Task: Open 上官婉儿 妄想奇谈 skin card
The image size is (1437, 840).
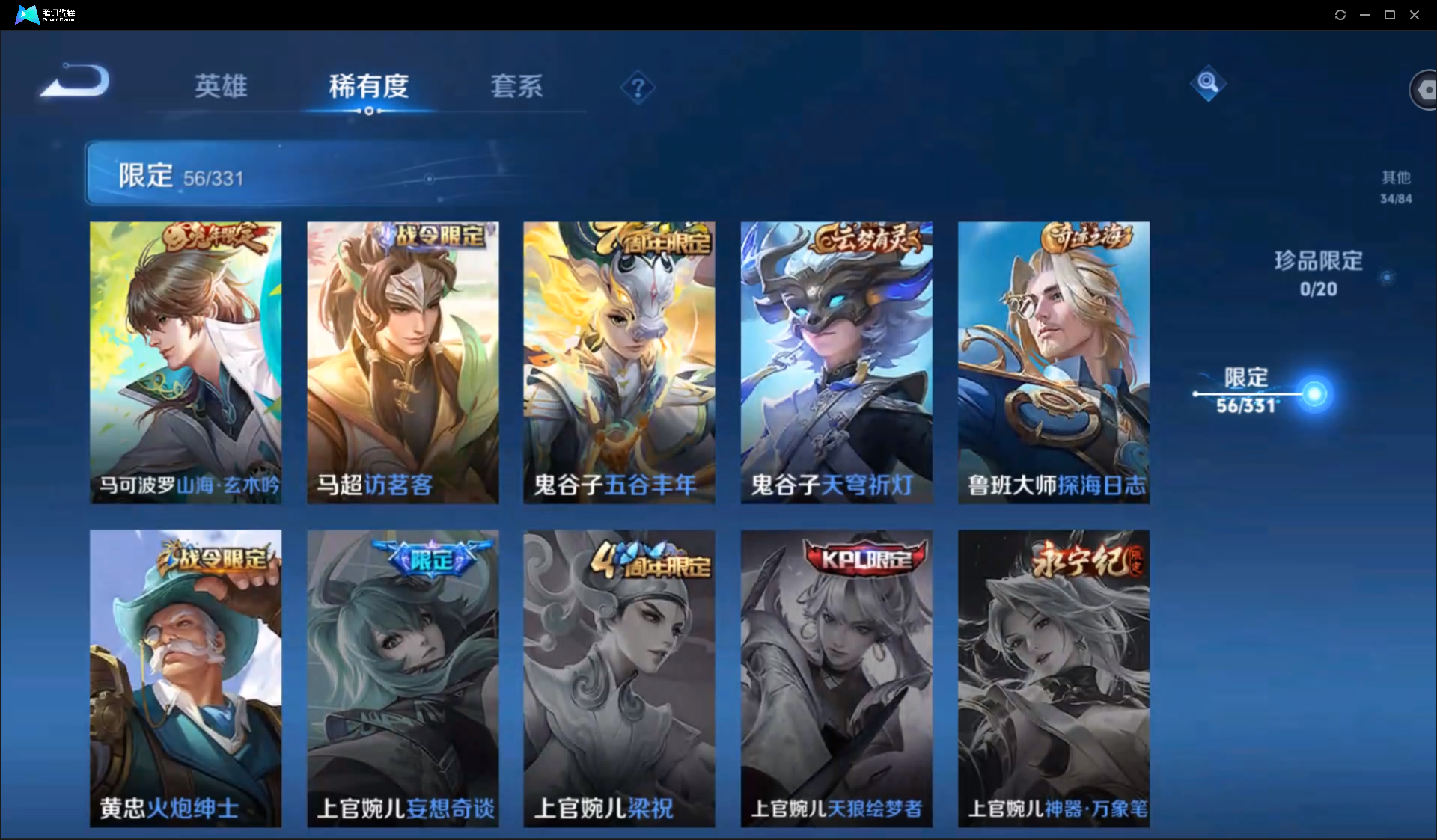Action: (x=403, y=678)
